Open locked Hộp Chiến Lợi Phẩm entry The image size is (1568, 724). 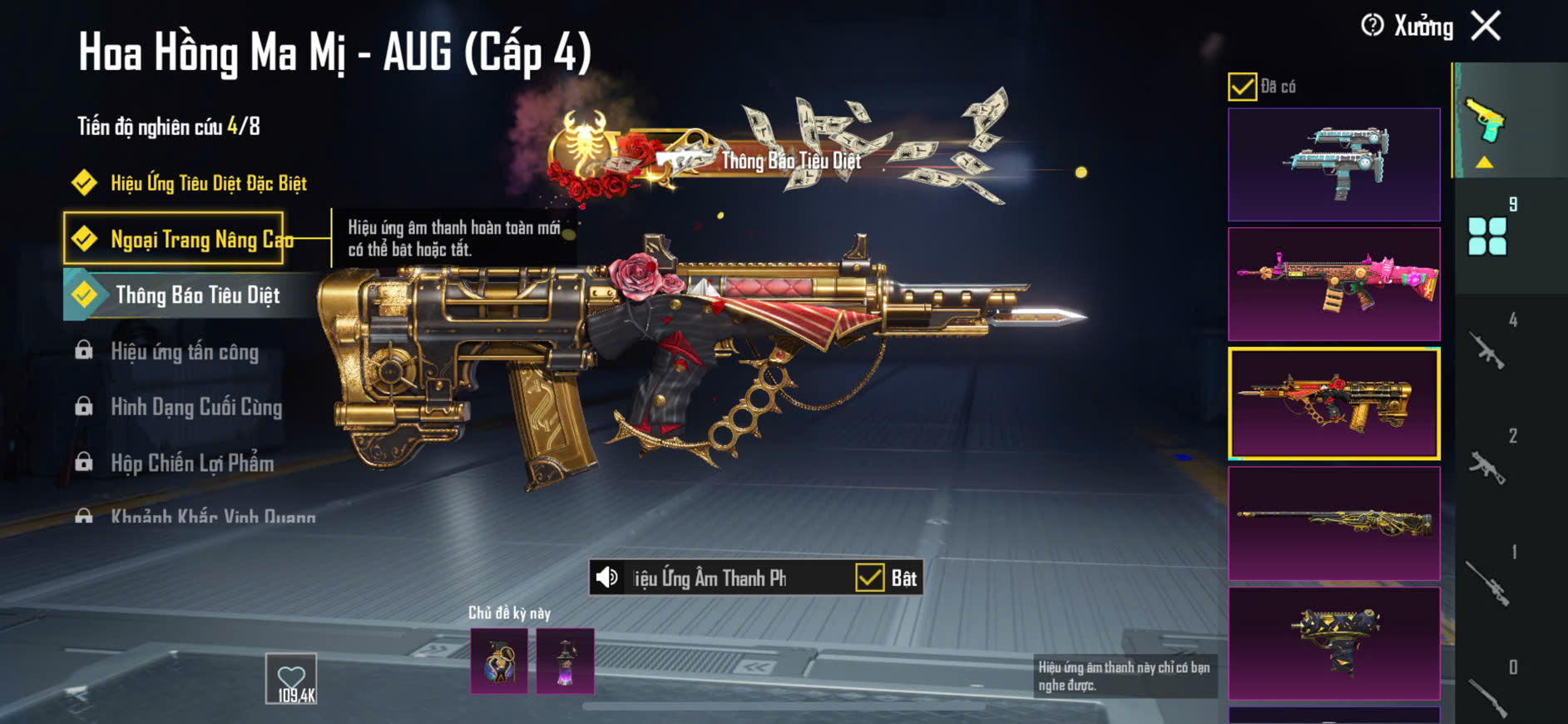(x=191, y=464)
